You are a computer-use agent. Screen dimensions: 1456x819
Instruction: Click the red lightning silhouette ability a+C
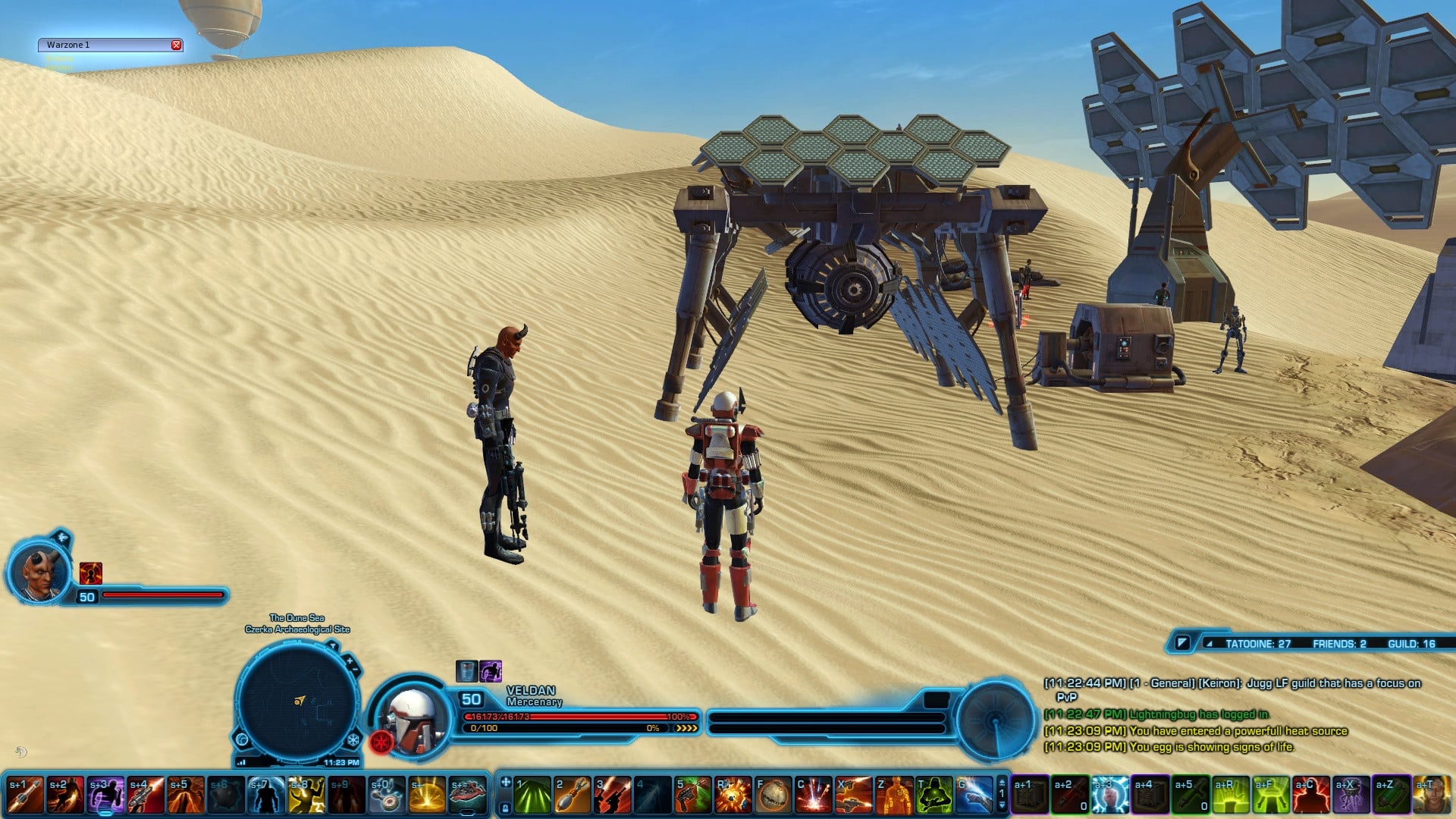(1311, 795)
